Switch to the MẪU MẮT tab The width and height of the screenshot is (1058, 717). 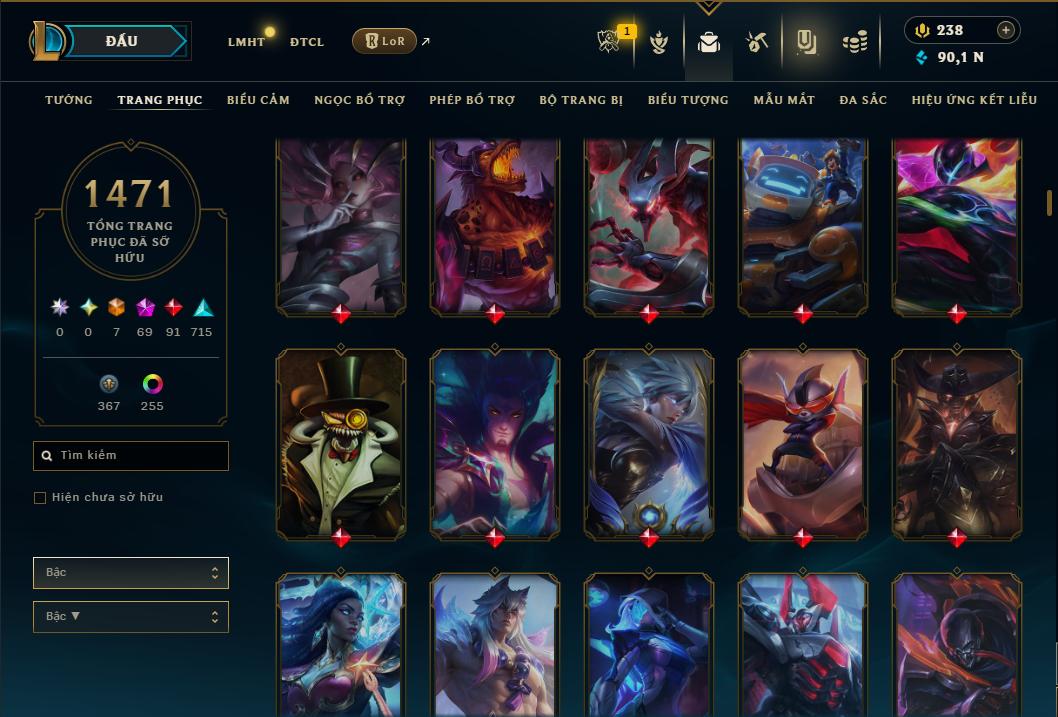click(784, 100)
